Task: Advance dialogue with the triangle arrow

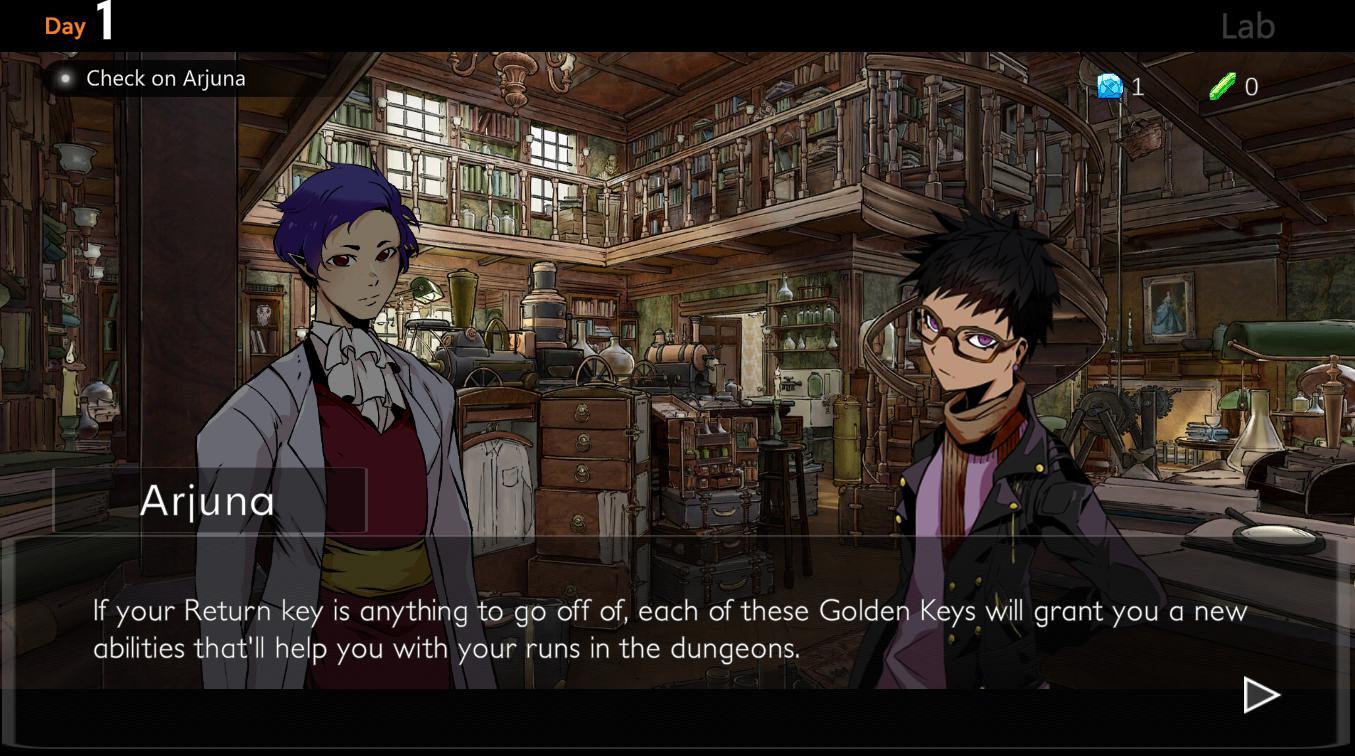Action: click(1260, 695)
